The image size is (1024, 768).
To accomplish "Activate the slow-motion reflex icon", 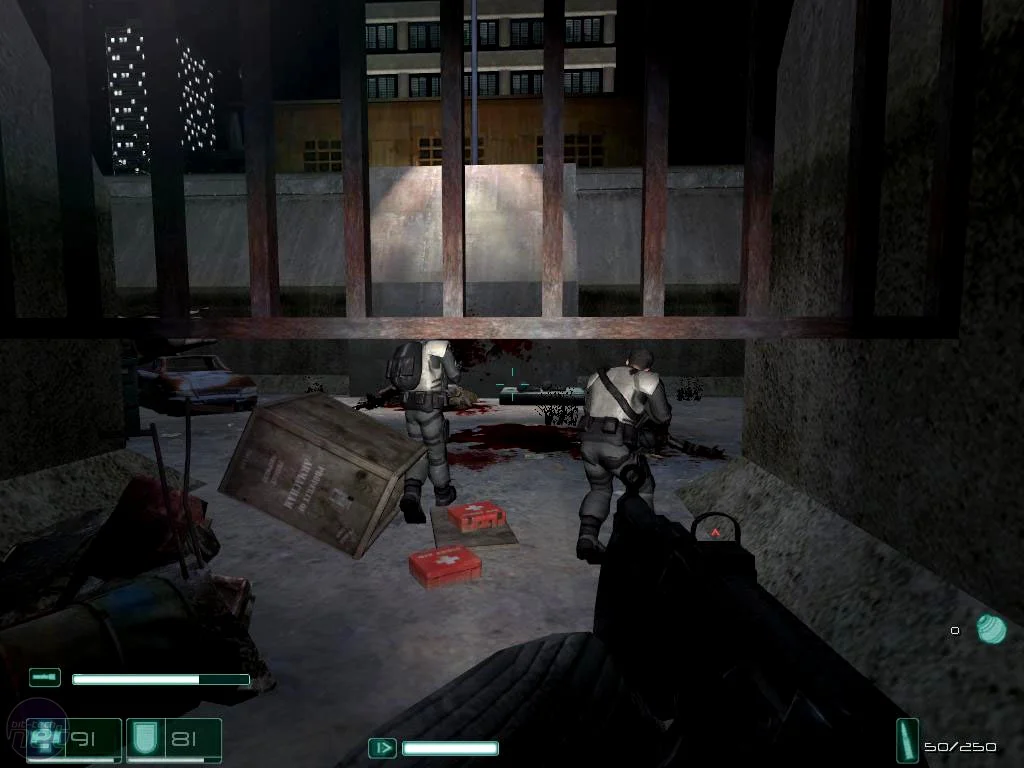I will (382, 747).
